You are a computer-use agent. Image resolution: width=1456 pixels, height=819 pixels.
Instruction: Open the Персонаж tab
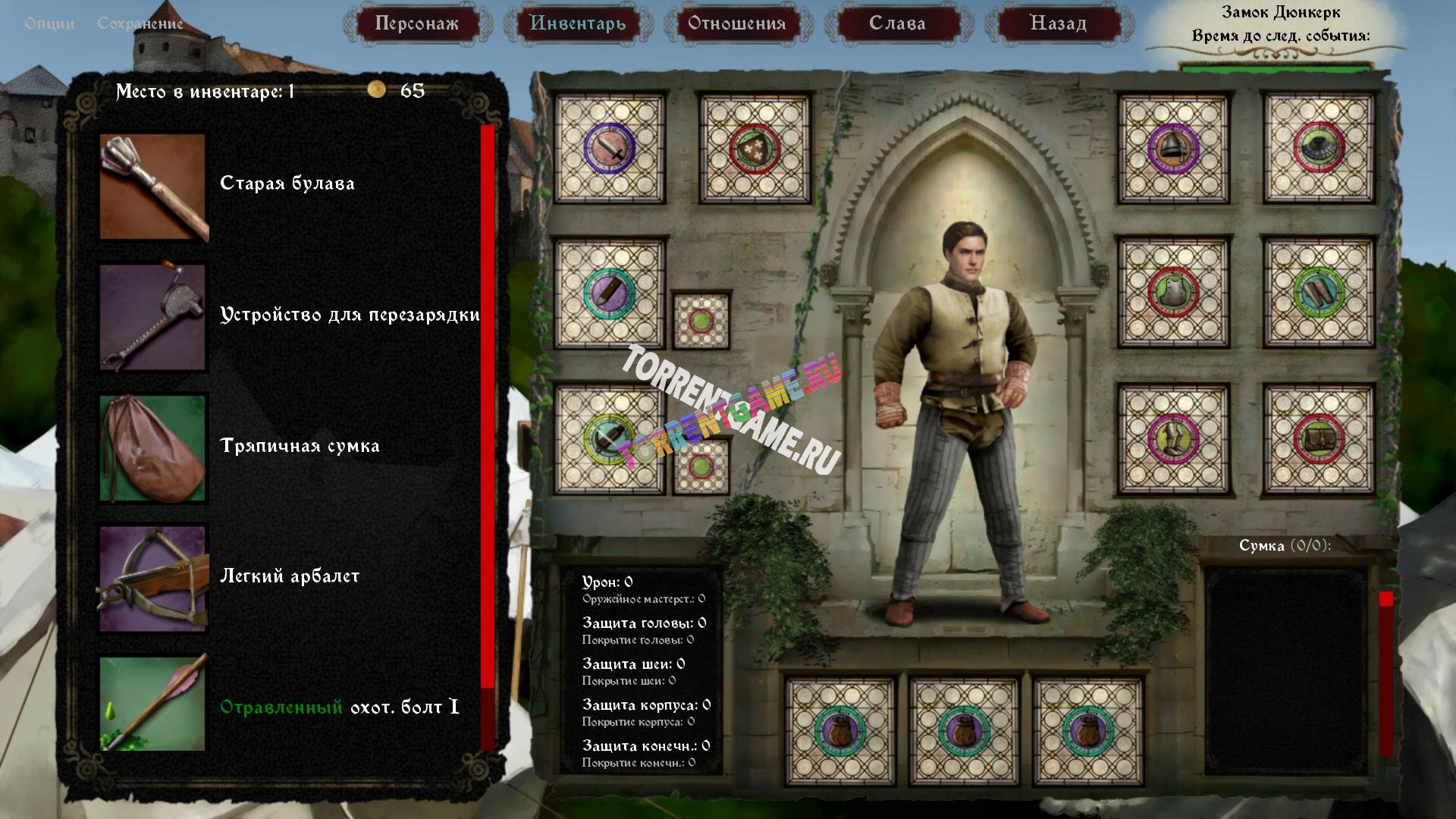tap(416, 24)
